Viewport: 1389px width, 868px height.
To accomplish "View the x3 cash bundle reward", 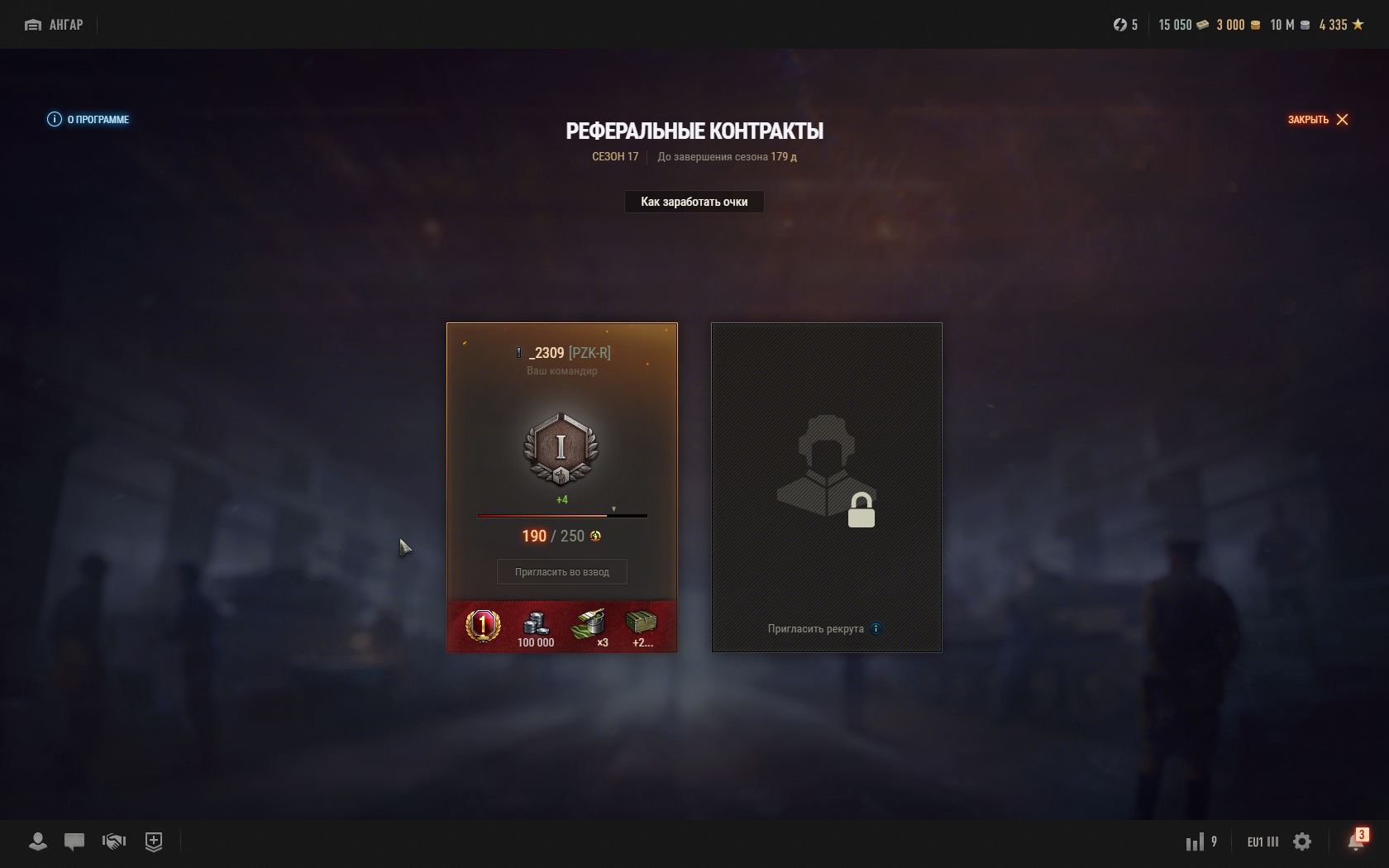I will [x=589, y=627].
